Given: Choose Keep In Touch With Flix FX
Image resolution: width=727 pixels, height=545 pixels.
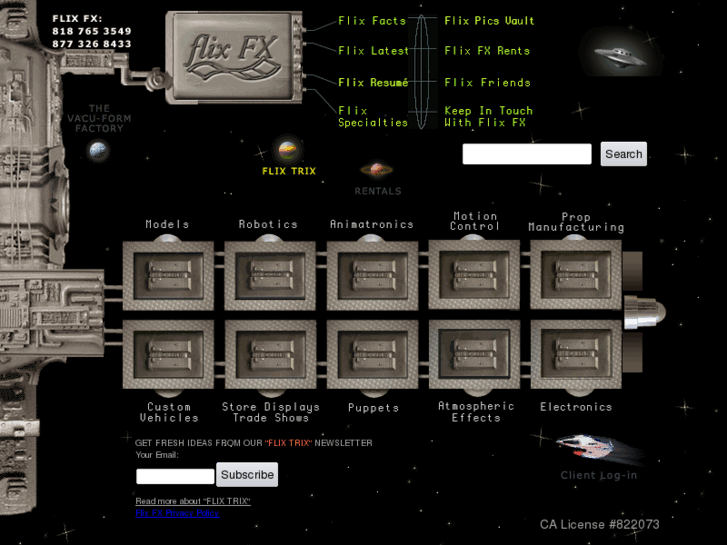Looking at the screenshot, I should (x=488, y=117).
